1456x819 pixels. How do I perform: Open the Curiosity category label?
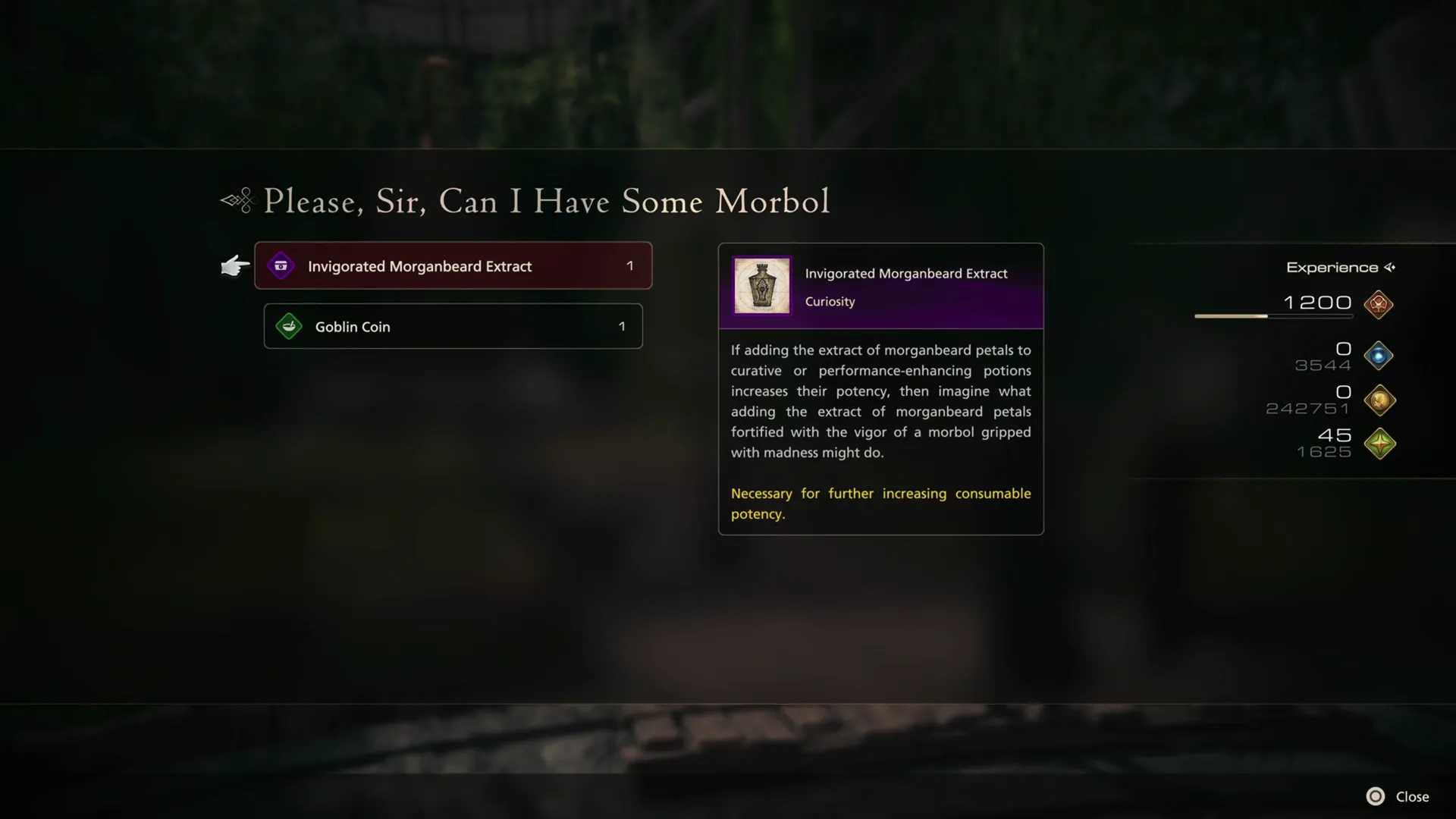coord(829,301)
